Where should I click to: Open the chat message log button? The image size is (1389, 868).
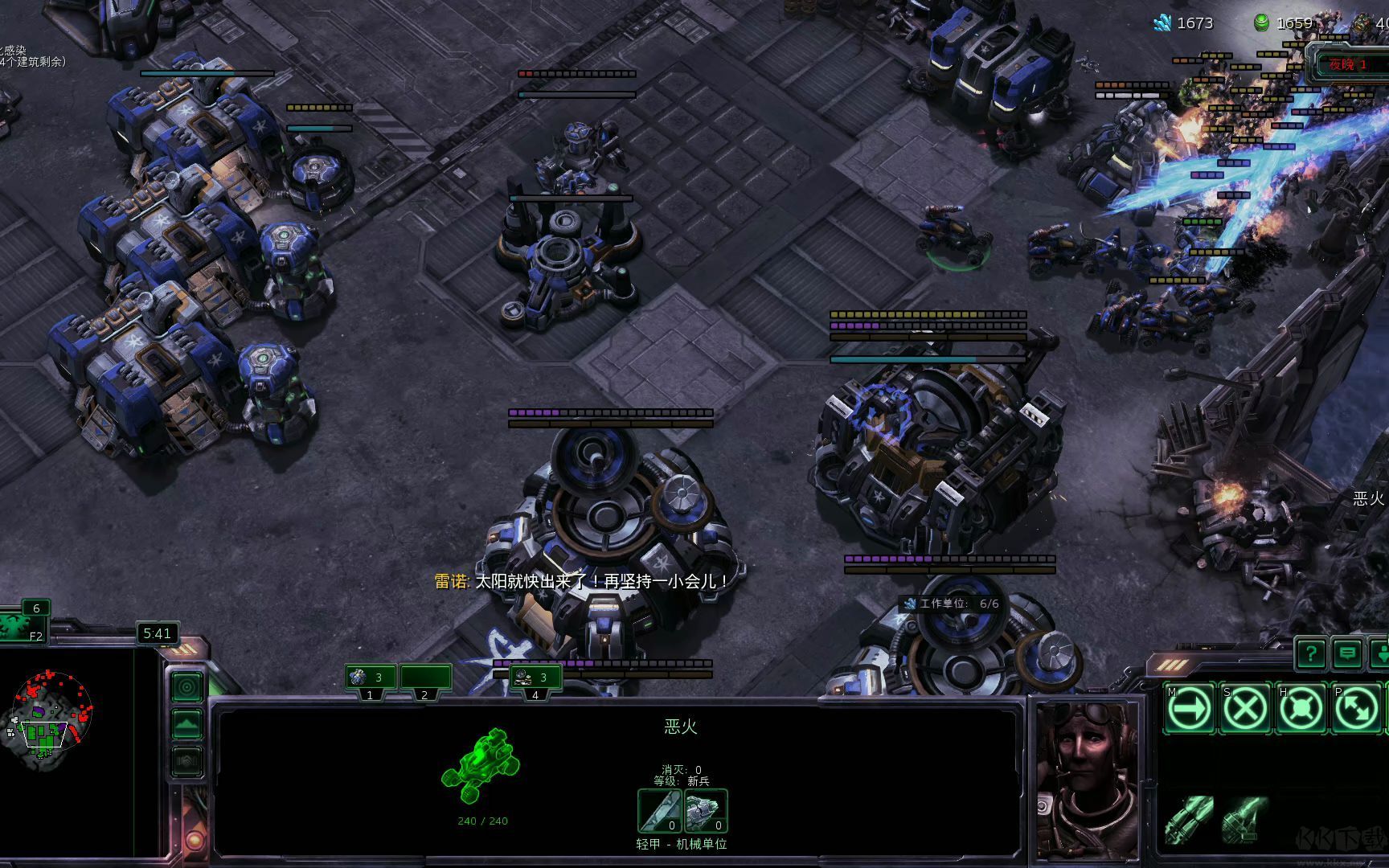[1347, 653]
